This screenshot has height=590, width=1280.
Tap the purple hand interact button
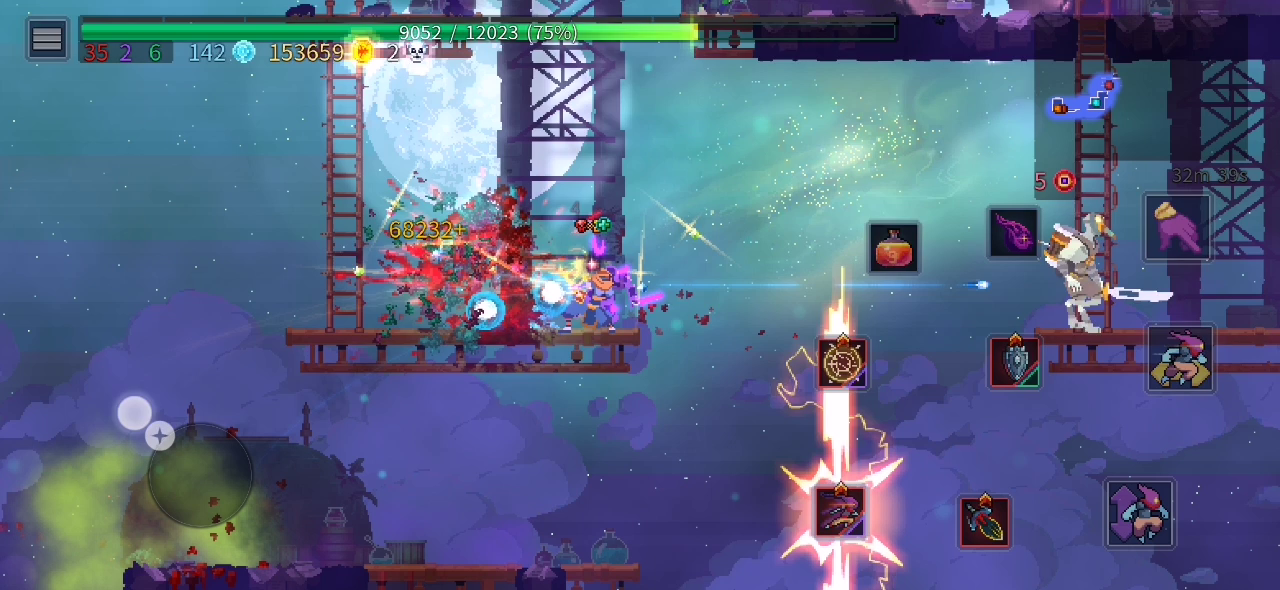[1177, 228]
